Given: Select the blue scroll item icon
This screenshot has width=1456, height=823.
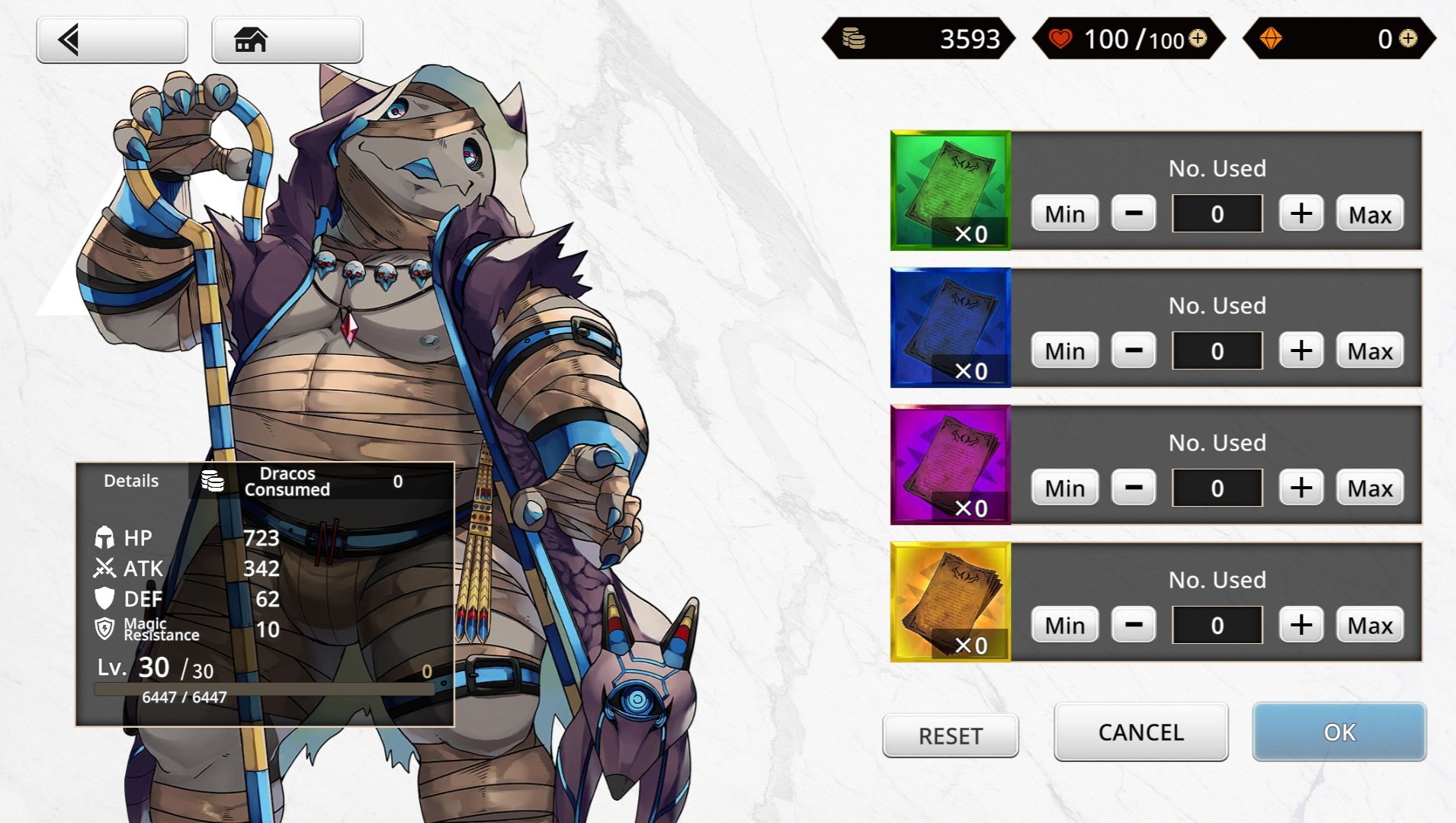Looking at the screenshot, I should [x=951, y=328].
